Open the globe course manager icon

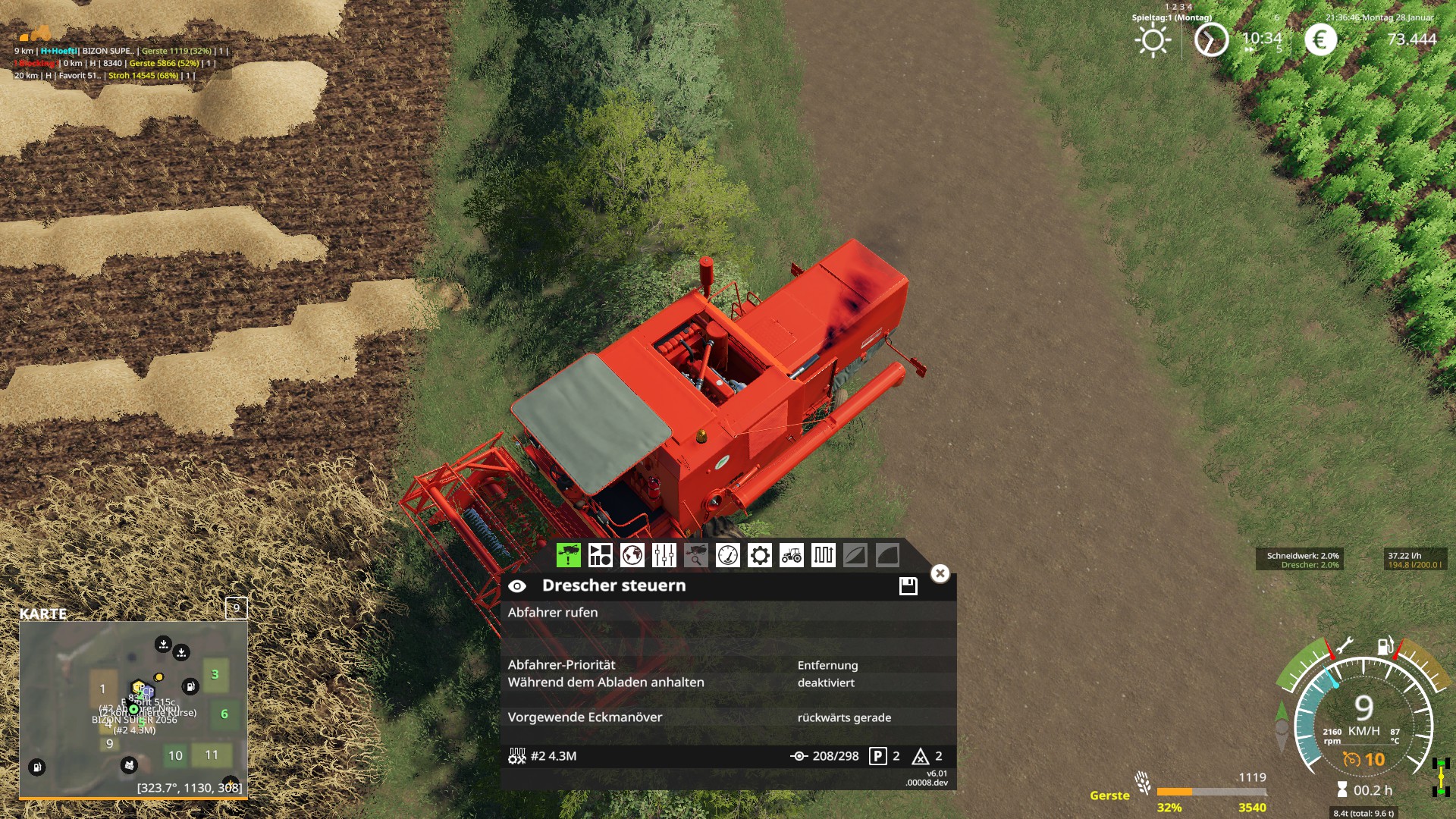coord(634,556)
